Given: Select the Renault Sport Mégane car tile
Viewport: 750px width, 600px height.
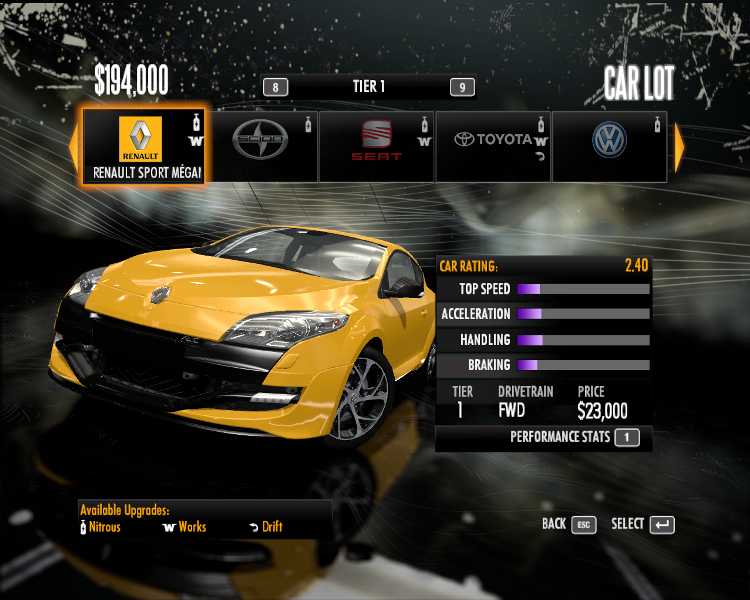Looking at the screenshot, I should tap(144, 146).
